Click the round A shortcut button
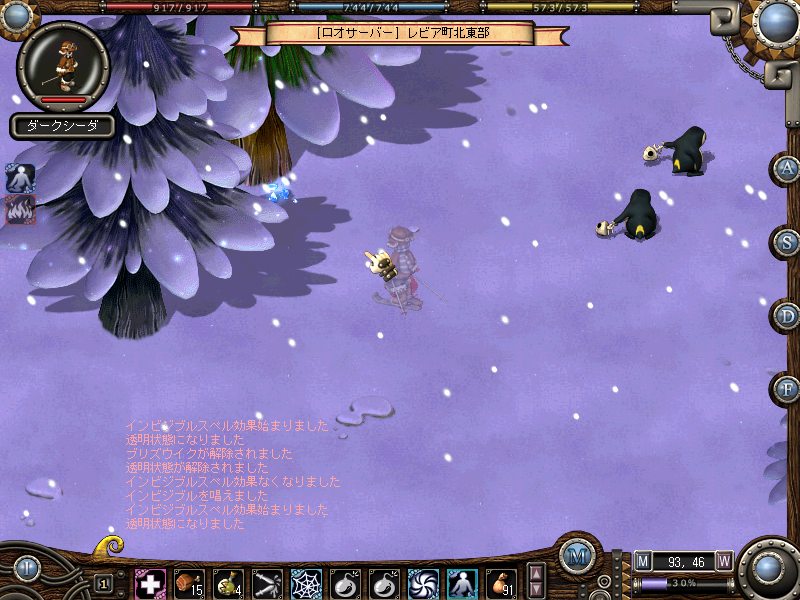The width and height of the screenshot is (800, 600). click(x=787, y=168)
